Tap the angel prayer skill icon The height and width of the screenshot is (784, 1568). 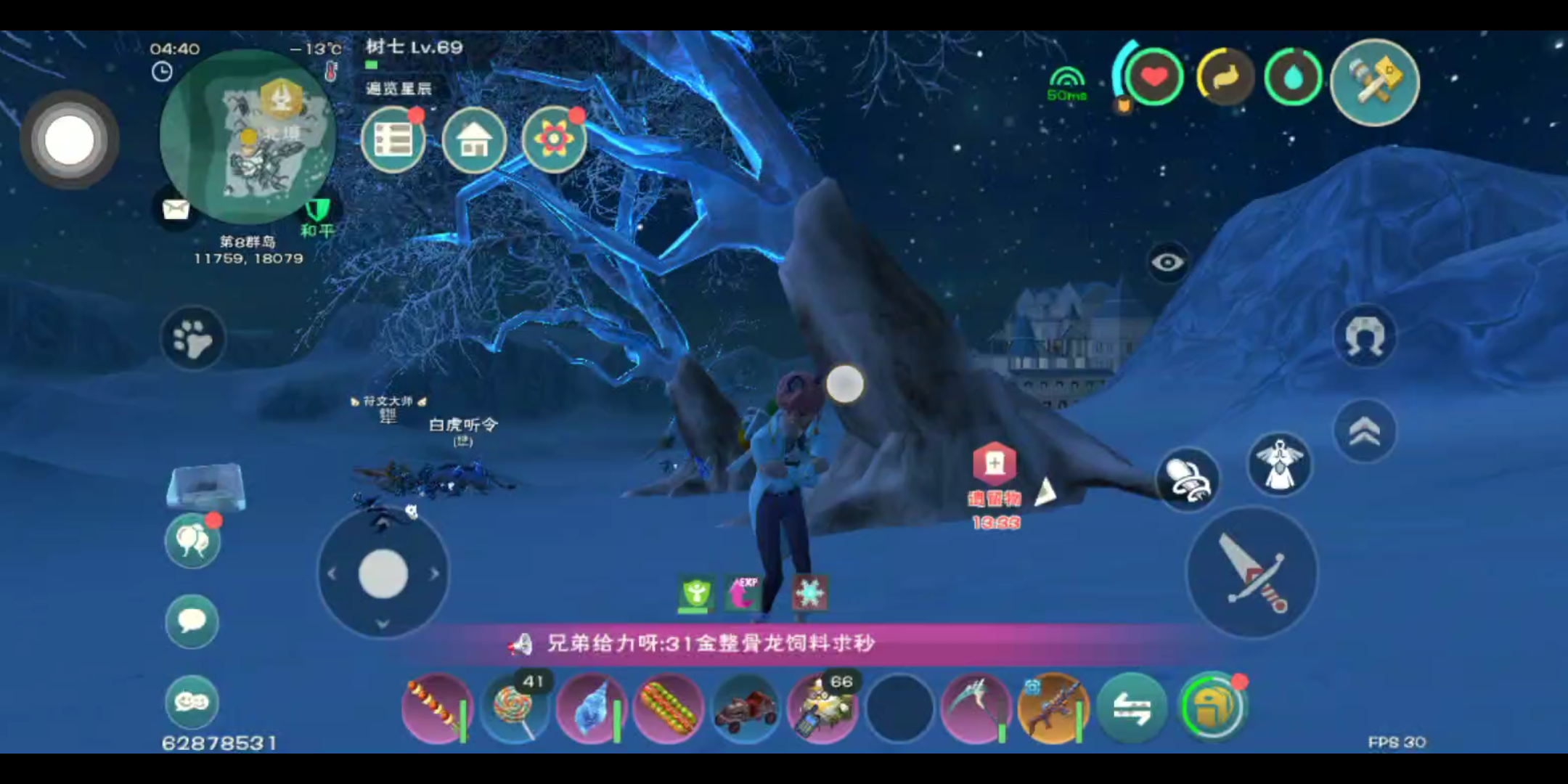pyautogui.click(x=1278, y=465)
